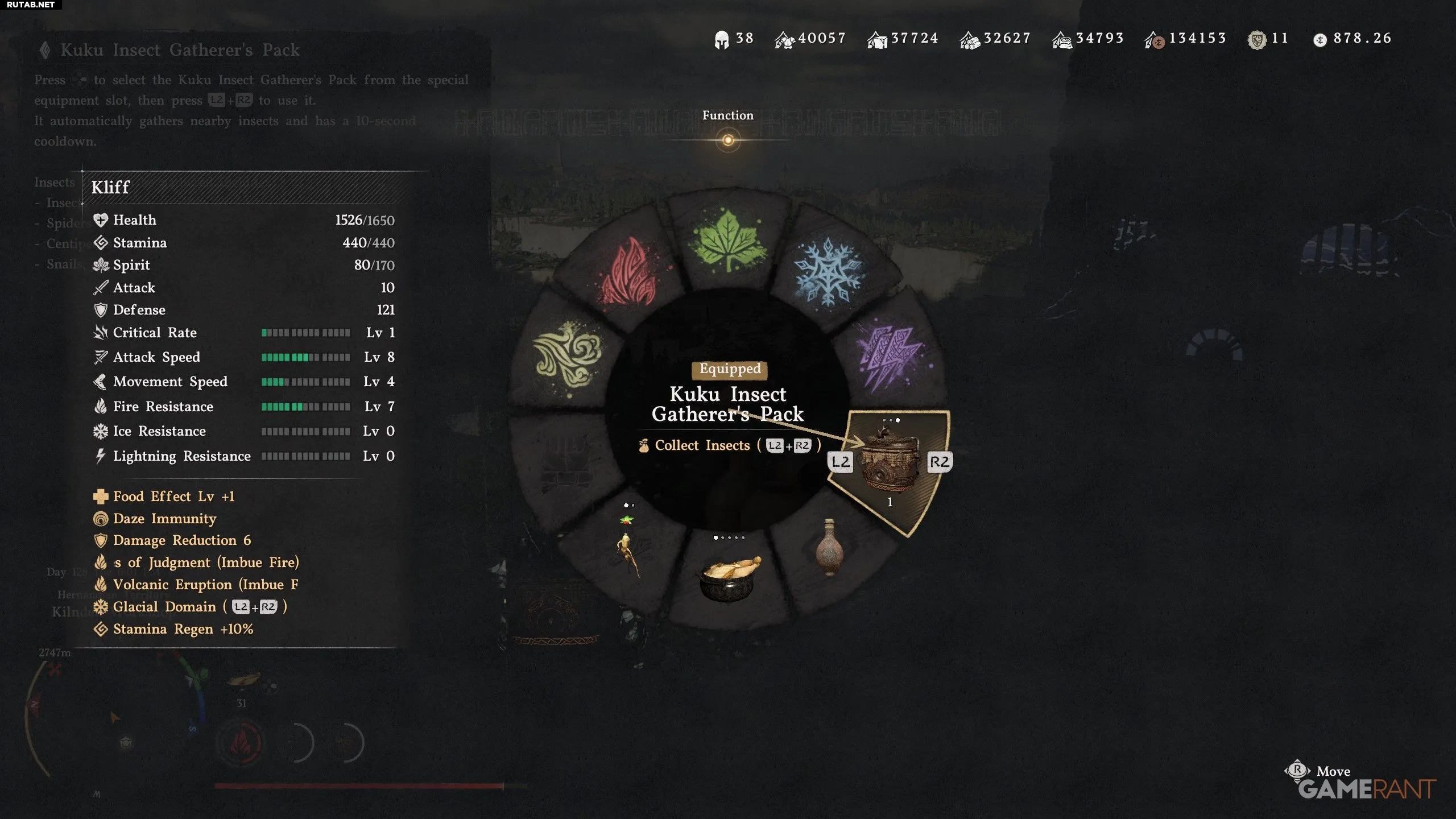Click the glowing Function page indicator
1456x819 pixels.
(728, 140)
